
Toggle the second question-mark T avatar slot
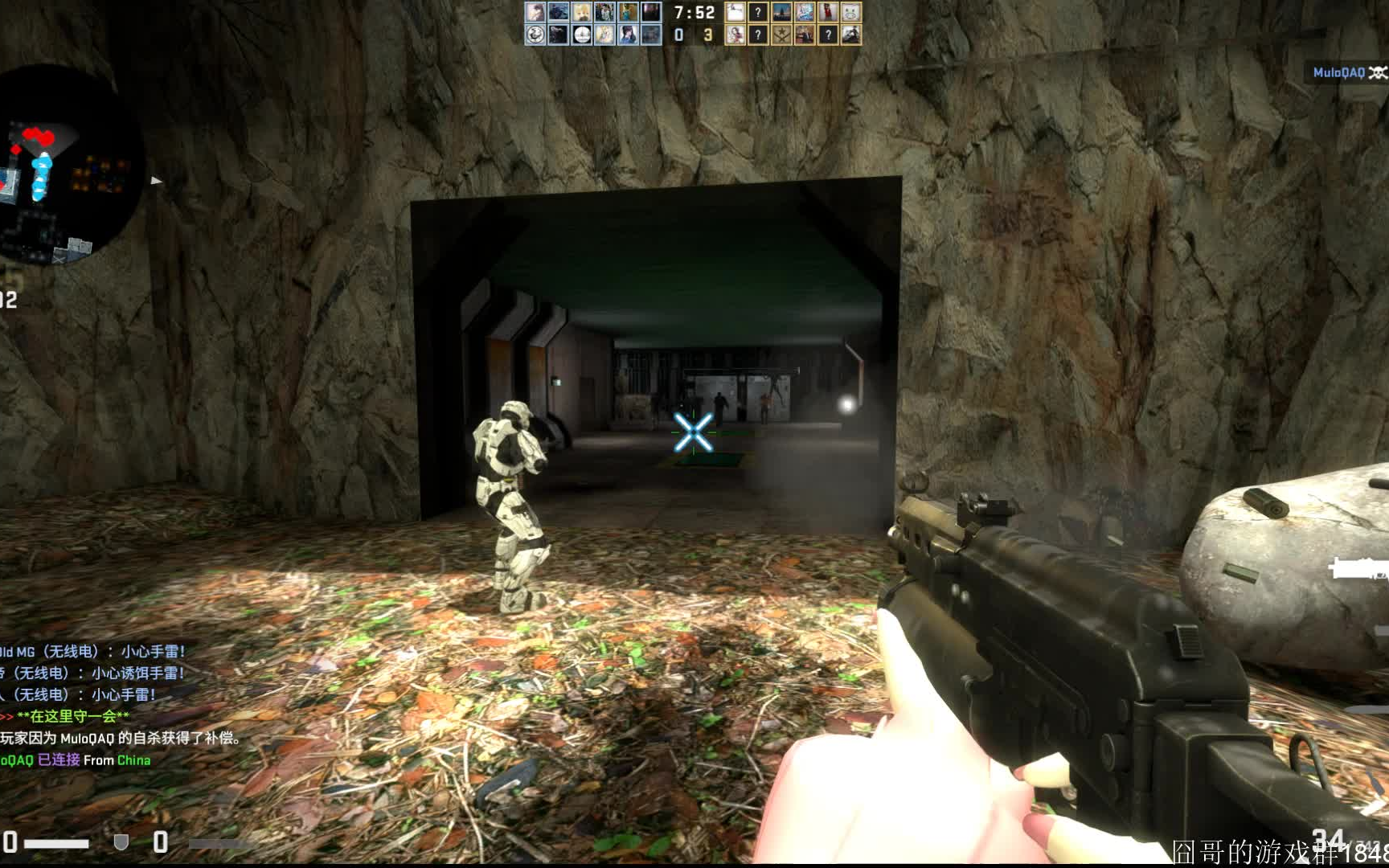click(758, 35)
